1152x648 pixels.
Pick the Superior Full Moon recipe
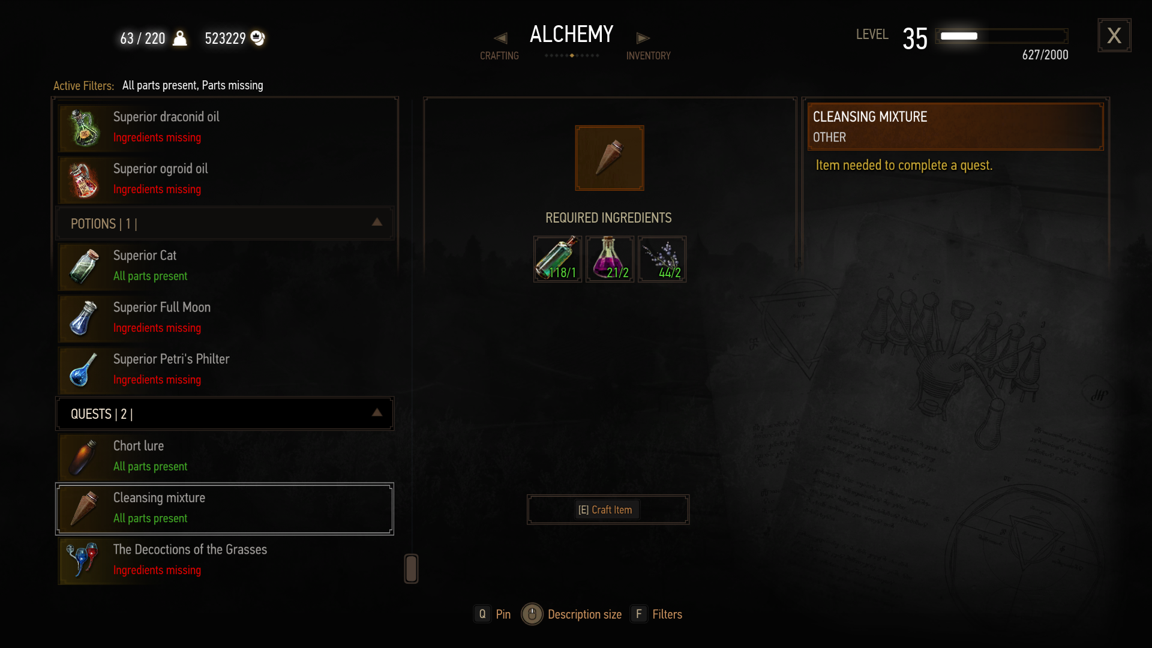(x=225, y=318)
